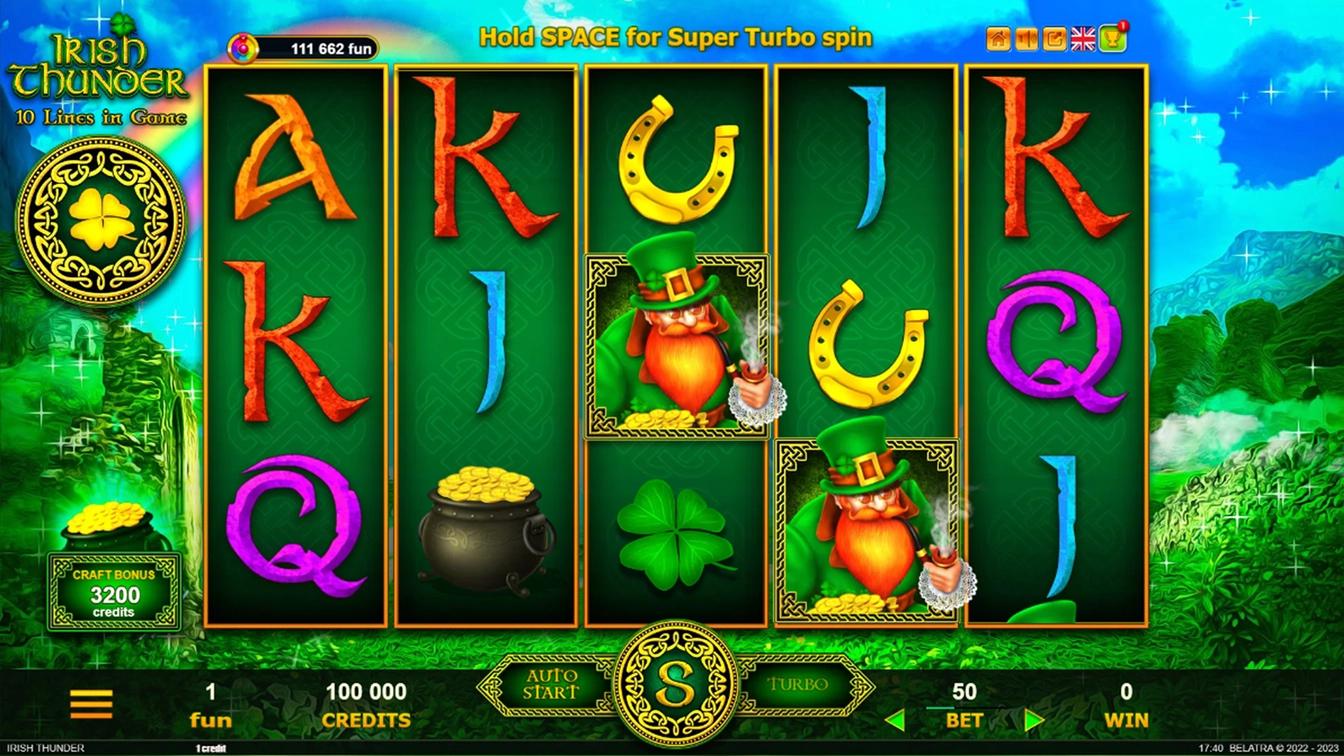This screenshot has height=756, width=1344.
Task: Click the fullscreen expand icon
Action: [x=1054, y=39]
